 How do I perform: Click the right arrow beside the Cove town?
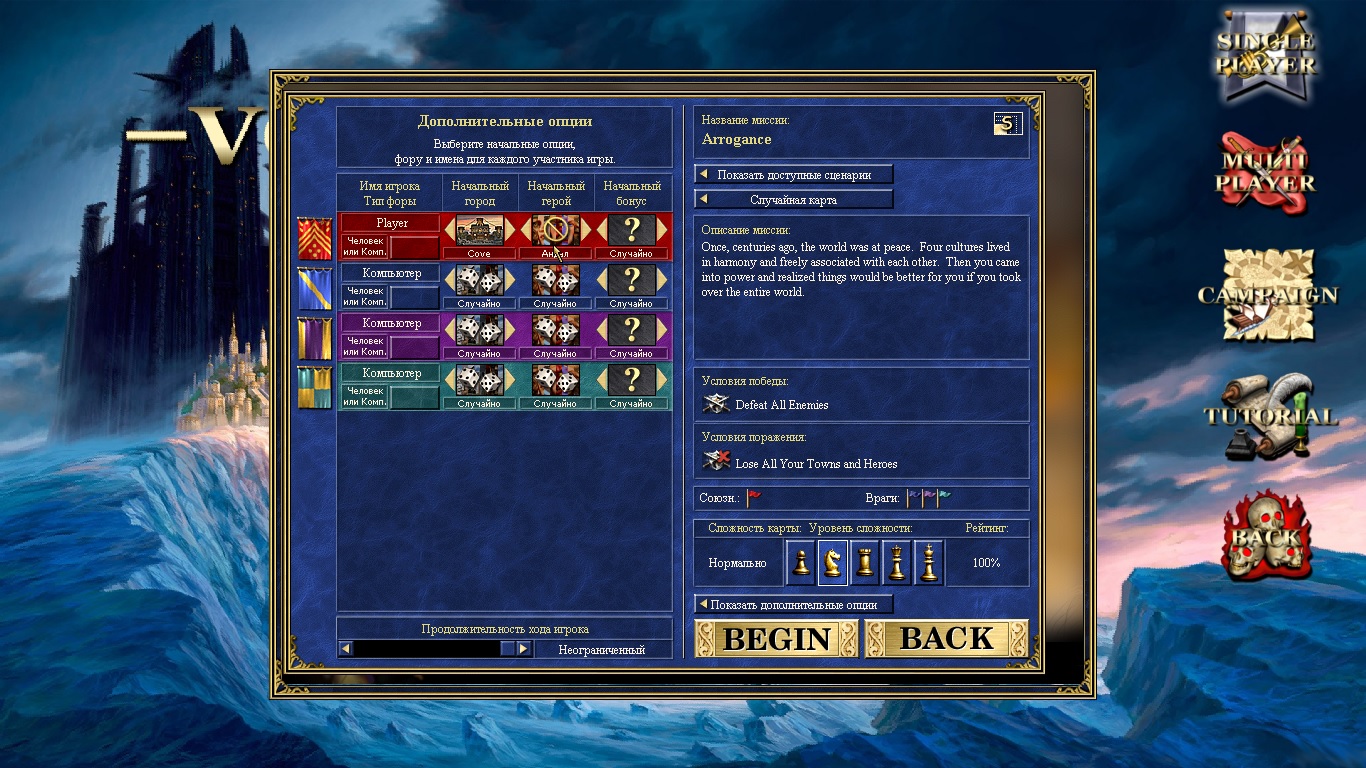click(510, 230)
